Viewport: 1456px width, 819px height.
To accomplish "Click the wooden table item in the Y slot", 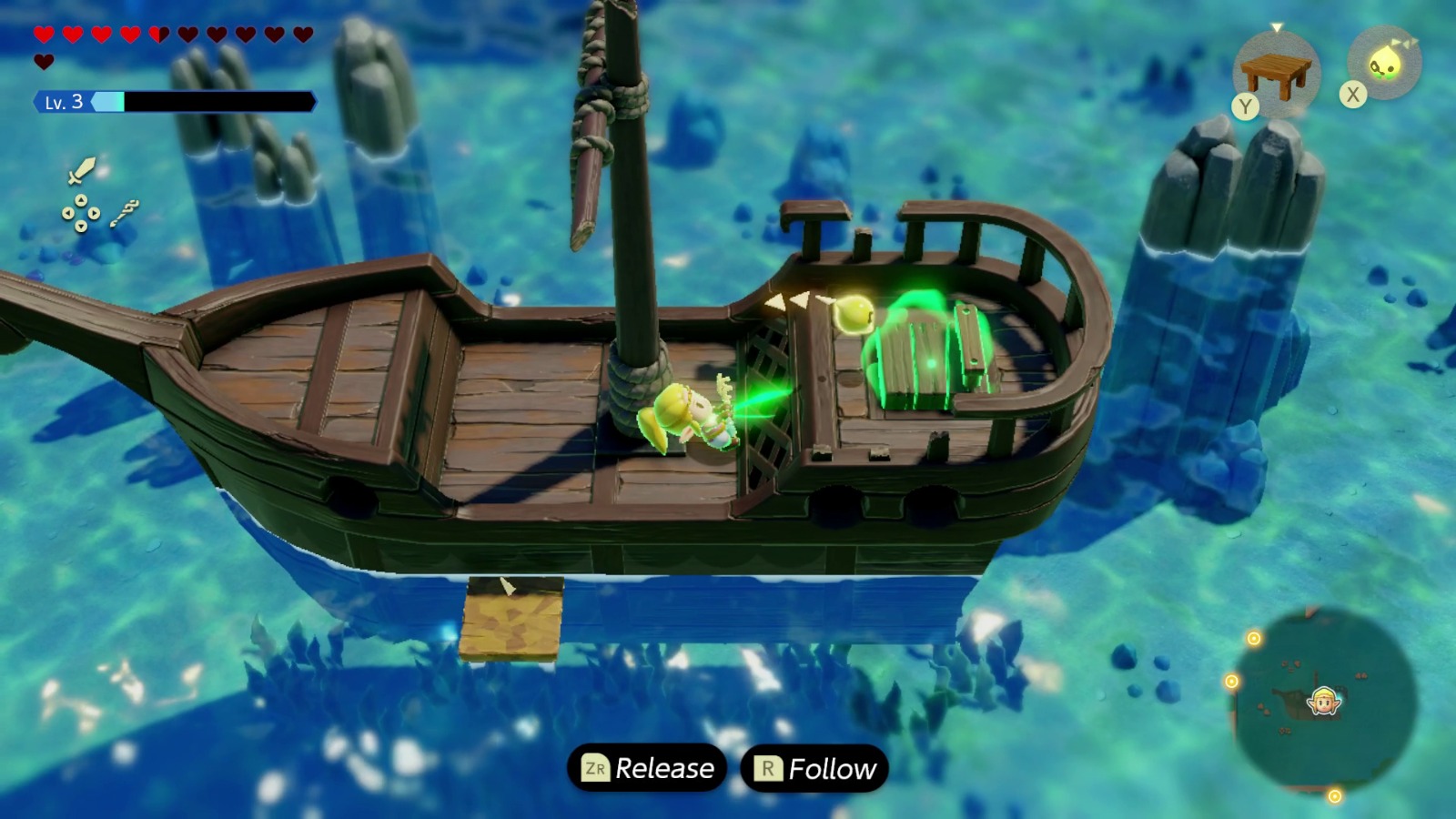I will [1276, 71].
